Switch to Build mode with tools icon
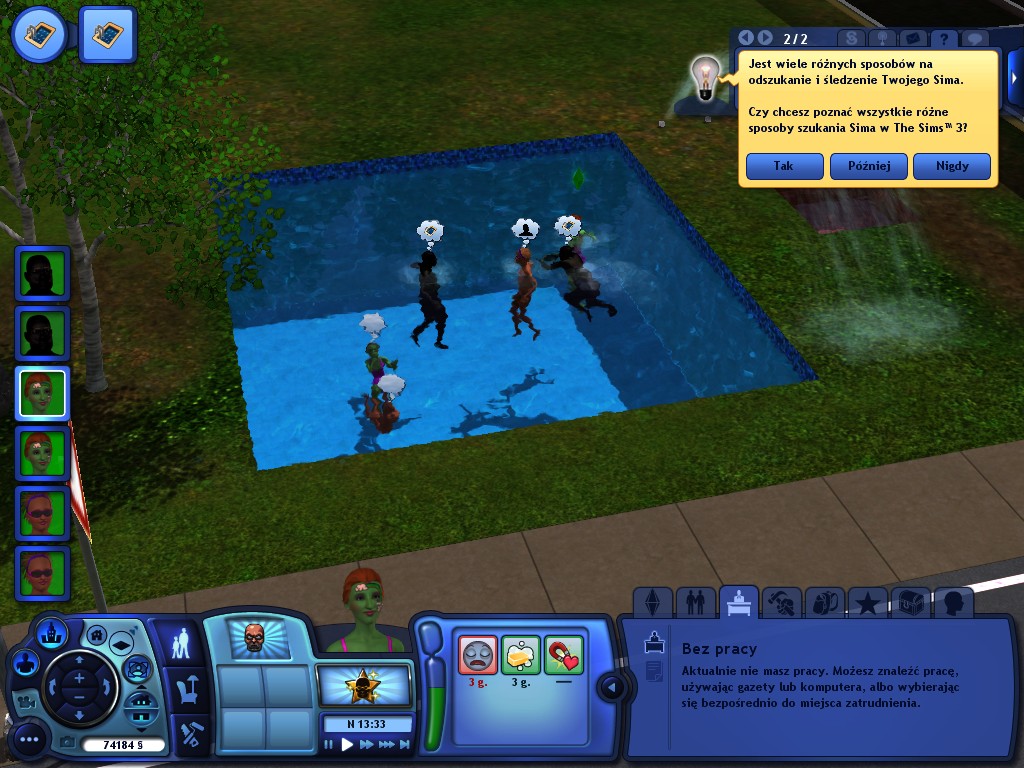Viewport: 1024px width, 768px height. (188, 735)
